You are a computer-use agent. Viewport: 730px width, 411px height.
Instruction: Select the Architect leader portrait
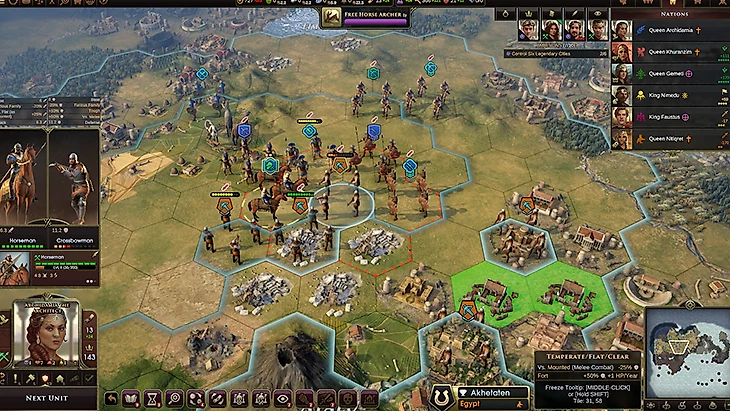(x=46, y=335)
